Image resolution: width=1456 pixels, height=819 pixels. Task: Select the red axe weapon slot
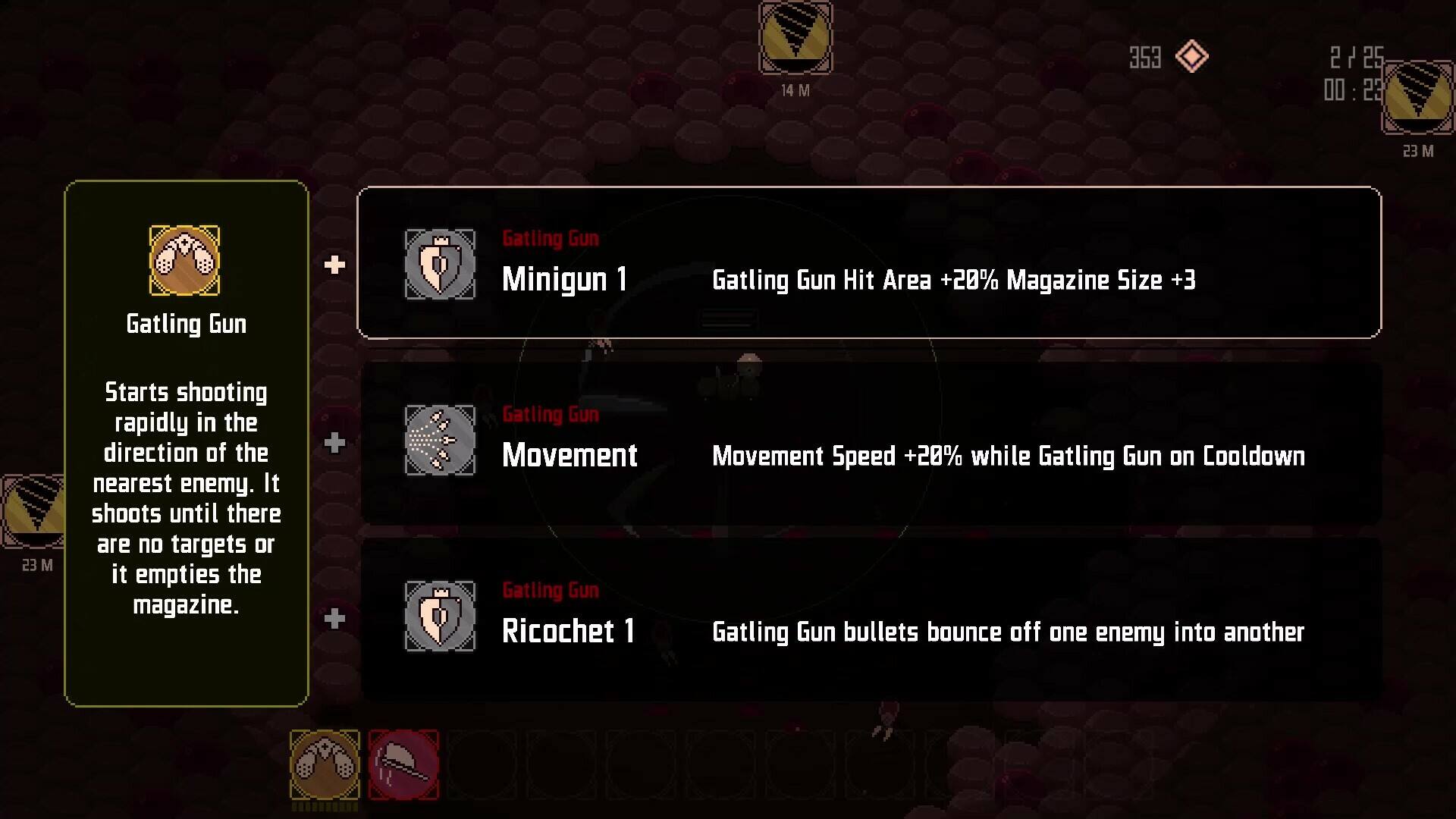[403, 764]
